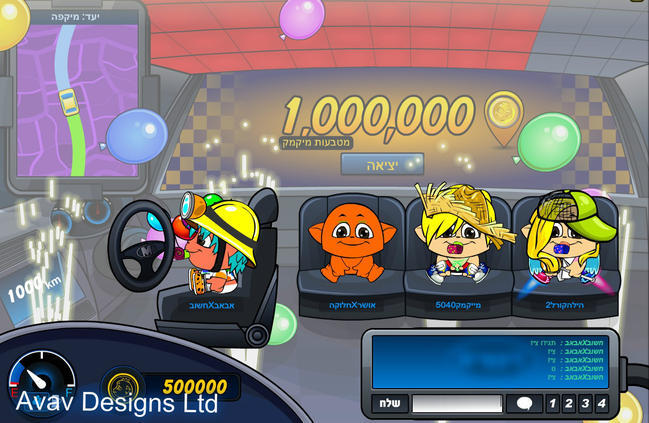649x423 pixels.
Task: Select chat button number 1
Action: [x=552, y=403]
